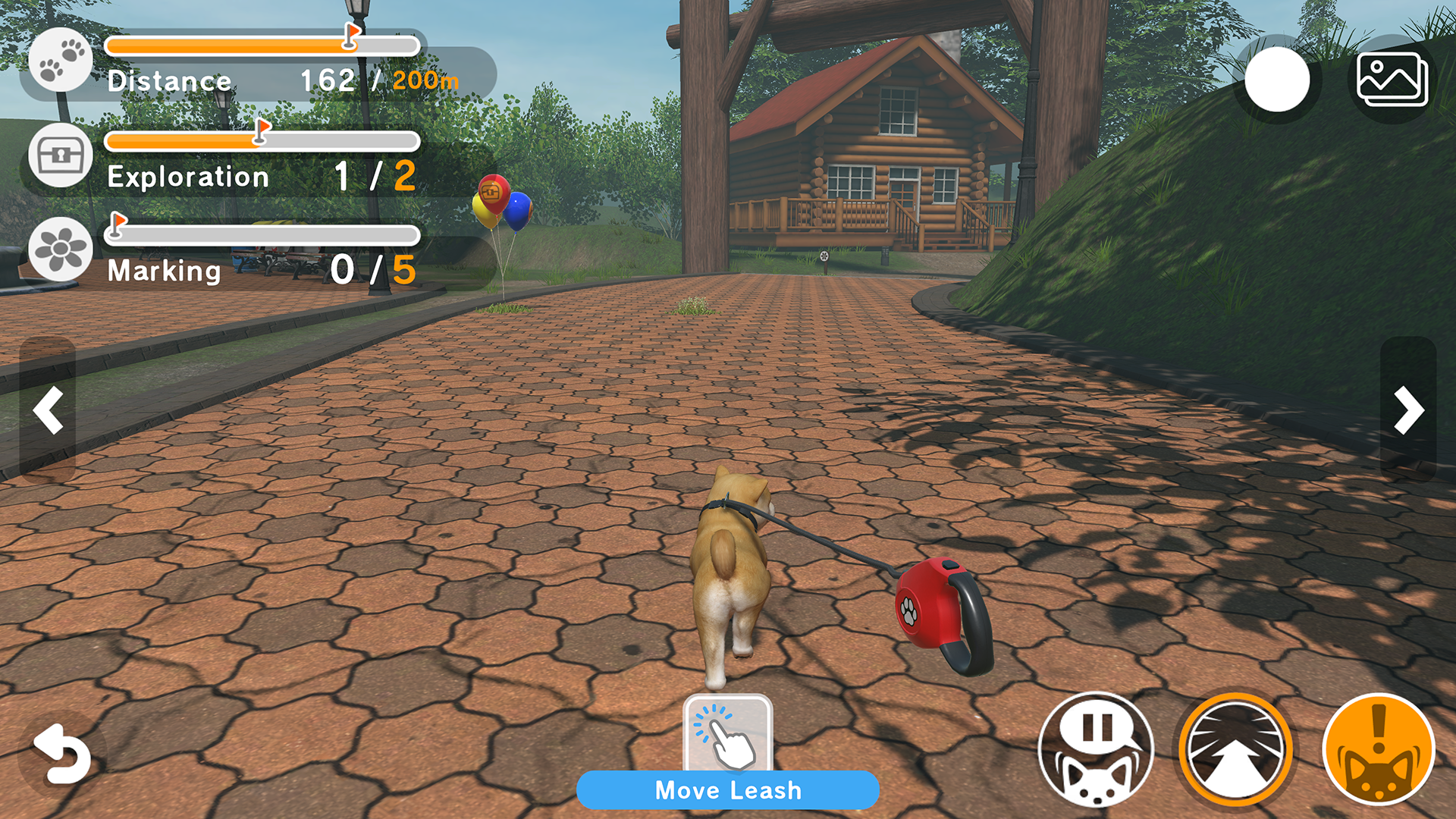Make the dog stop with pause icon
Image resolution: width=1456 pixels, height=819 pixels.
click(x=1095, y=749)
